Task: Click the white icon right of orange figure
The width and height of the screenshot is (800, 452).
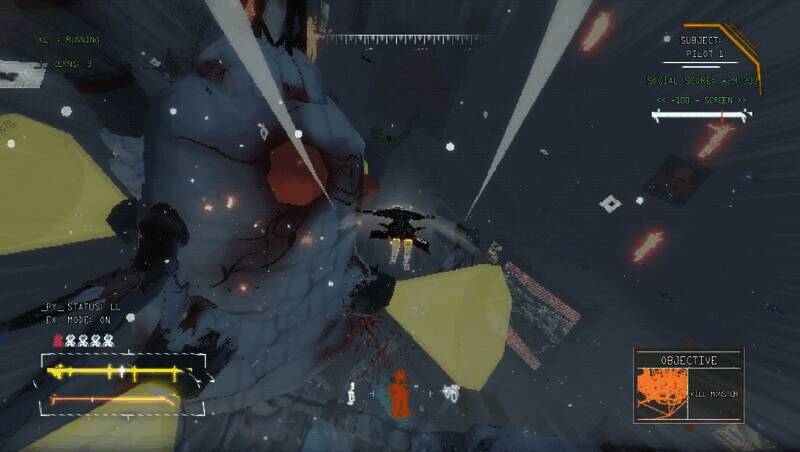Action: pyautogui.click(x=451, y=393)
